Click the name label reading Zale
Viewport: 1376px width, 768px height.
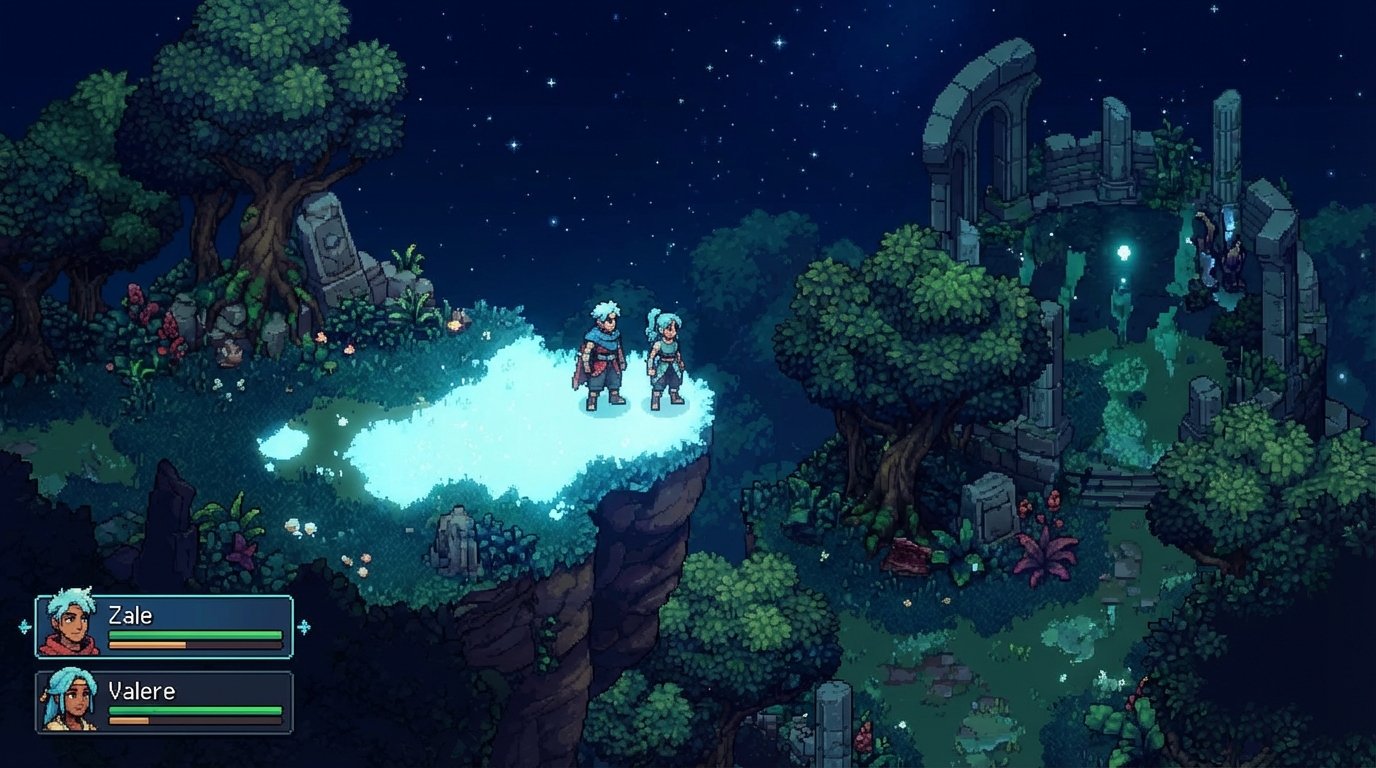pos(131,615)
